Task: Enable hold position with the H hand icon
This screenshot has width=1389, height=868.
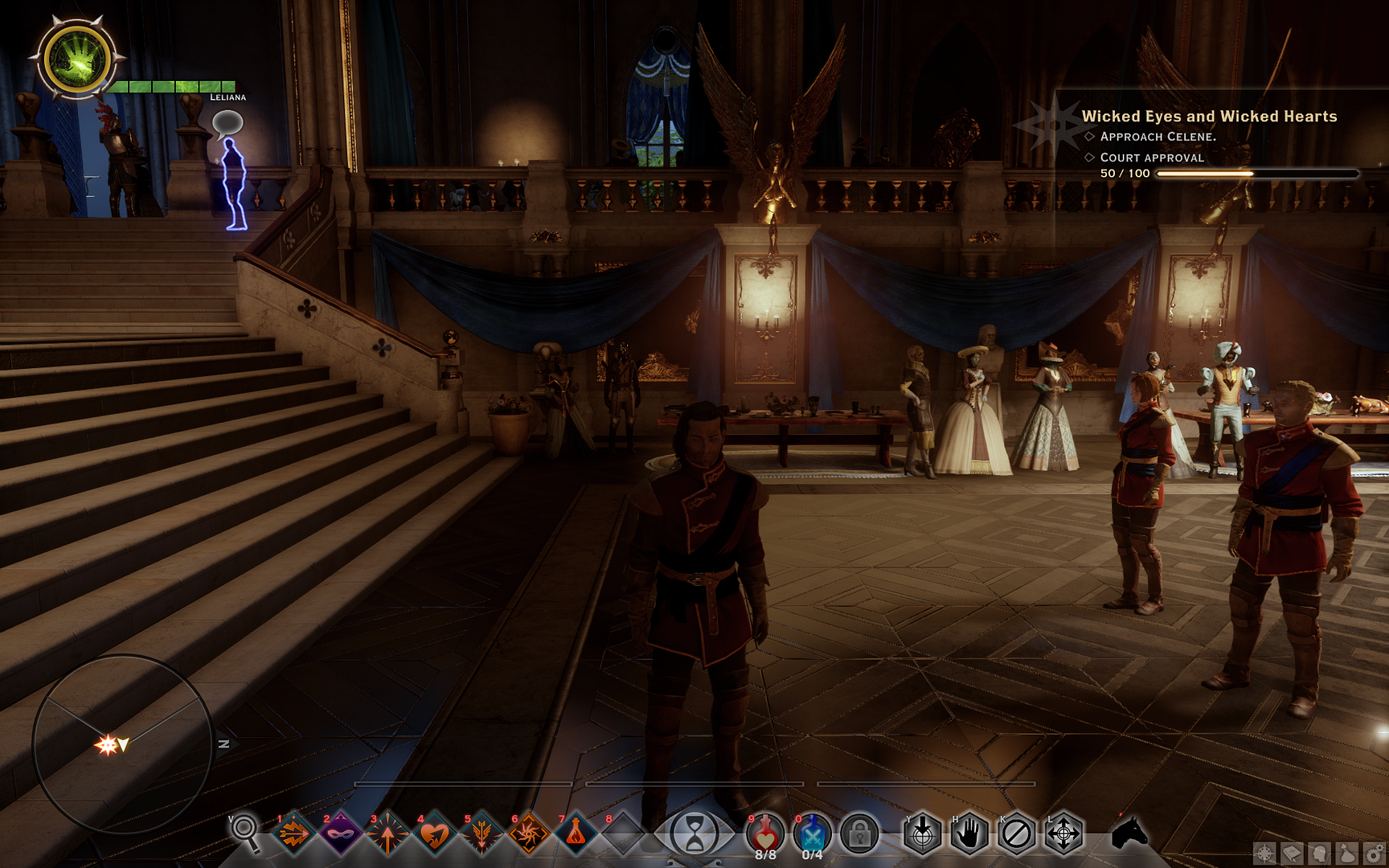Action: (971, 836)
